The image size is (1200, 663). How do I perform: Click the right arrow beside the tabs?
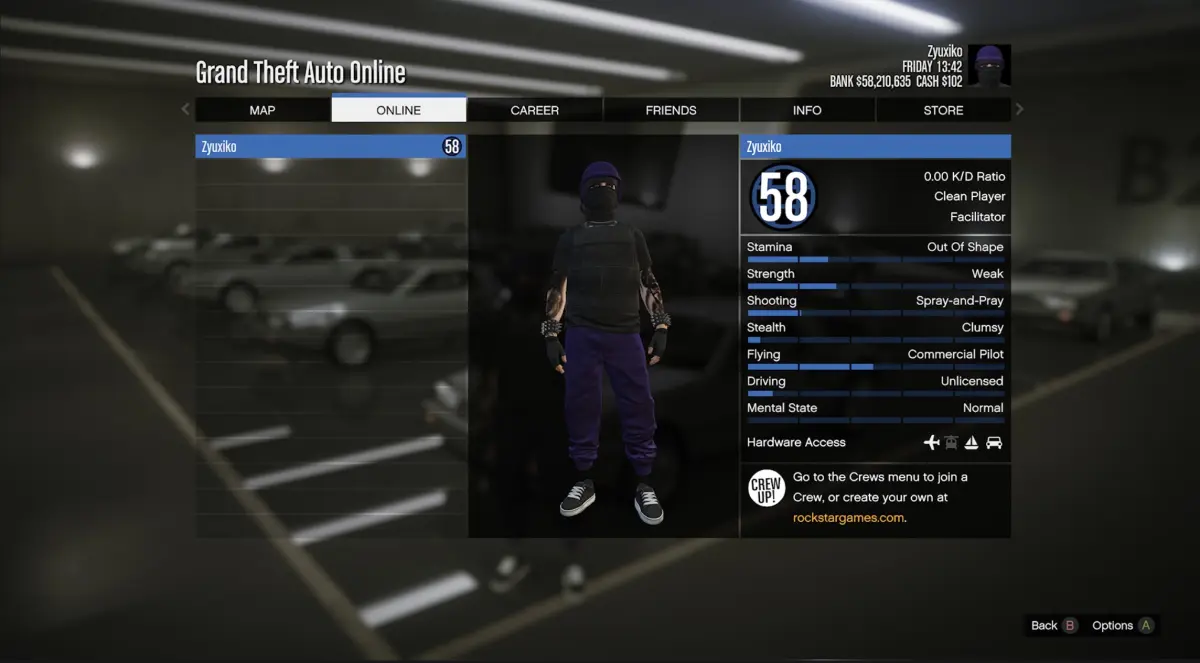(1019, 109)
